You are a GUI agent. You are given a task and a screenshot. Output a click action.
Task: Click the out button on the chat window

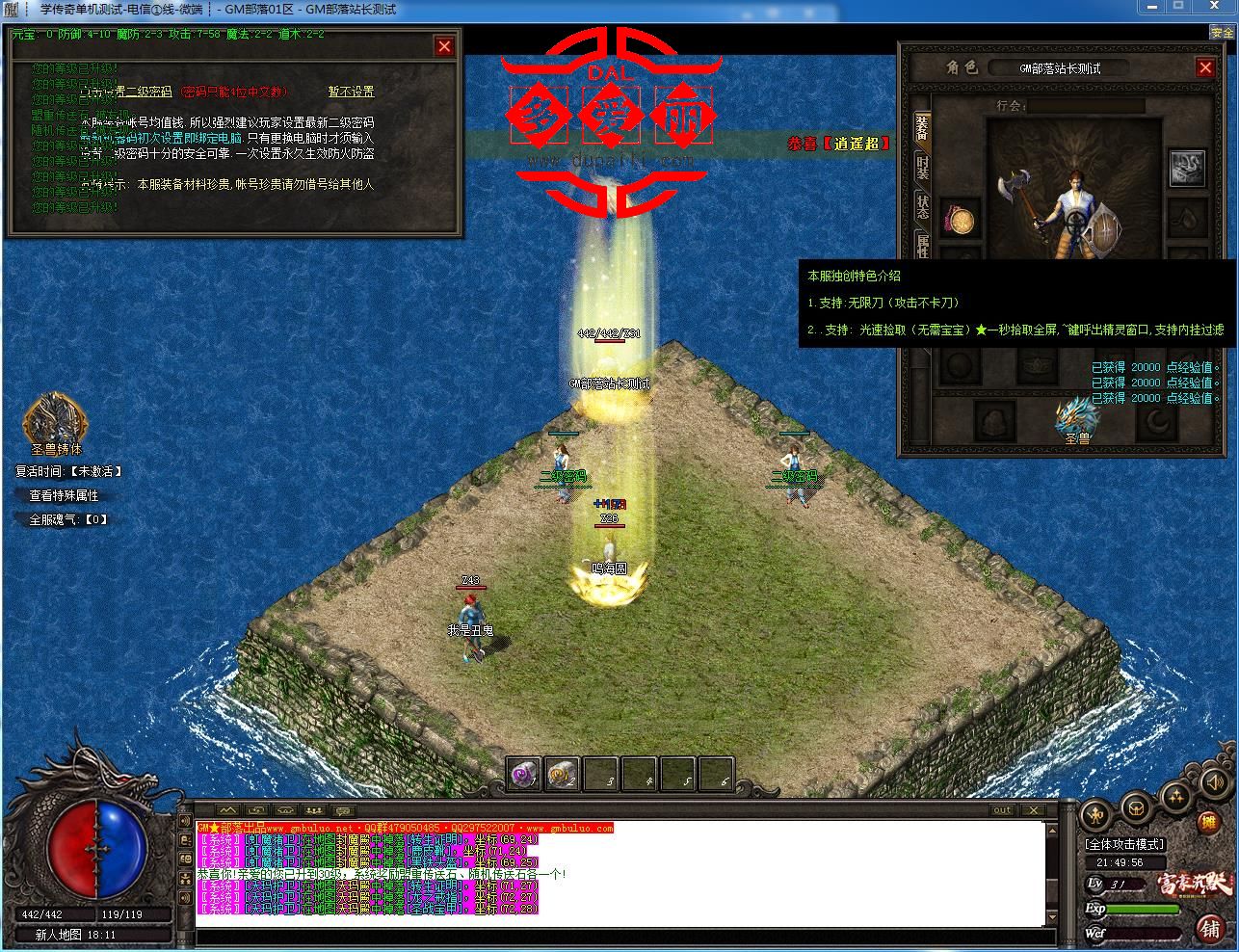(x=1002, y=810)
